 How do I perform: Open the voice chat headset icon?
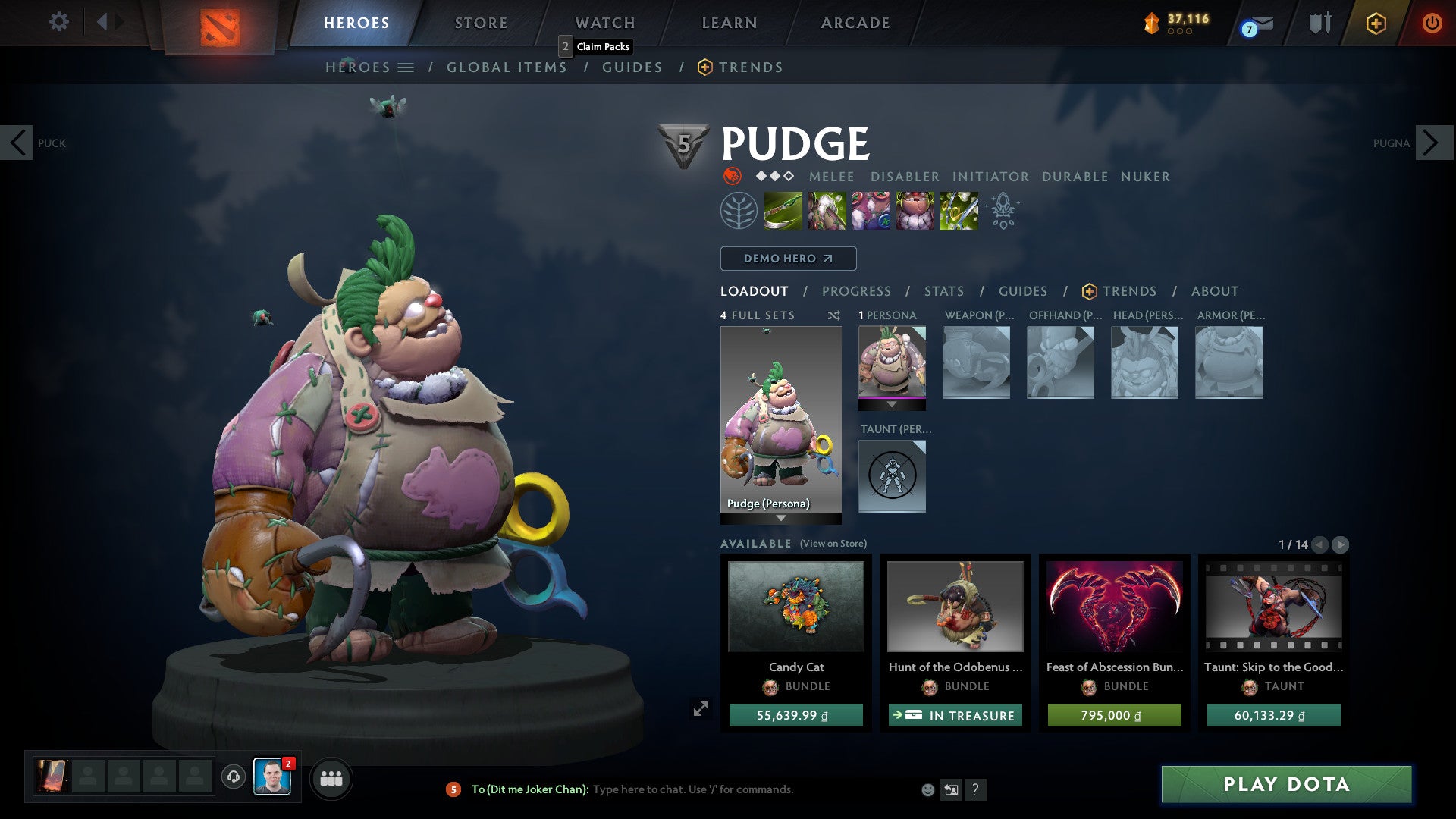coord(234,777)
